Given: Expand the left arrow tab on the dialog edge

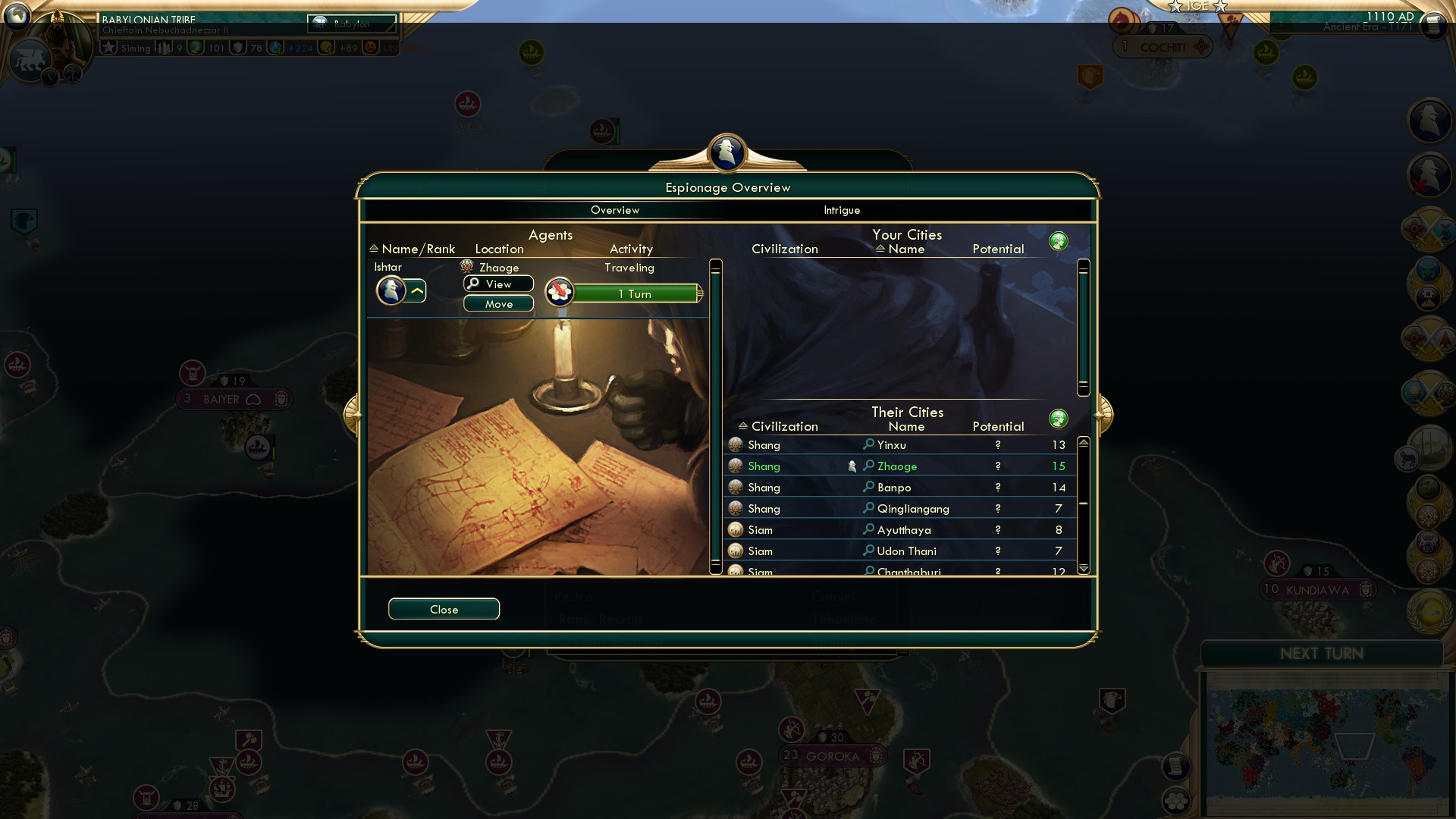Looking at the screenshot, I should click(353, 413).
